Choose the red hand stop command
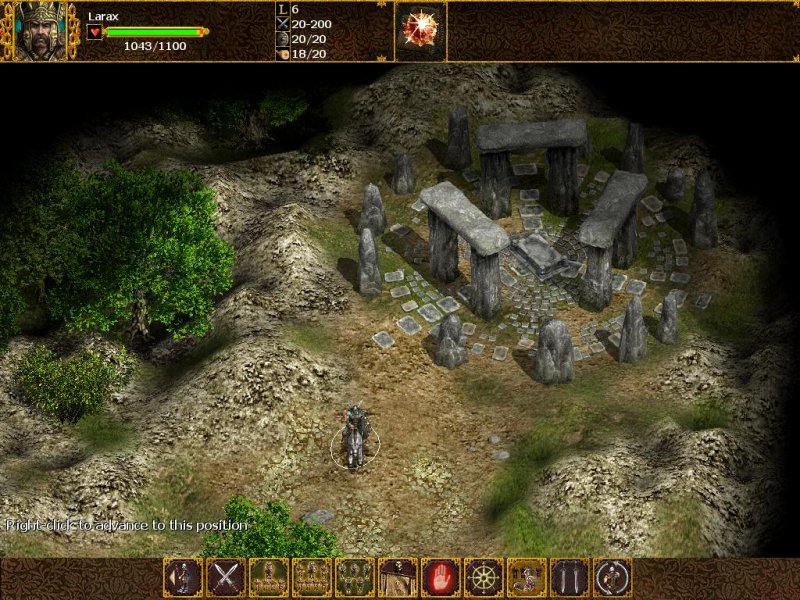800x600 pixels. coord(441,577)
